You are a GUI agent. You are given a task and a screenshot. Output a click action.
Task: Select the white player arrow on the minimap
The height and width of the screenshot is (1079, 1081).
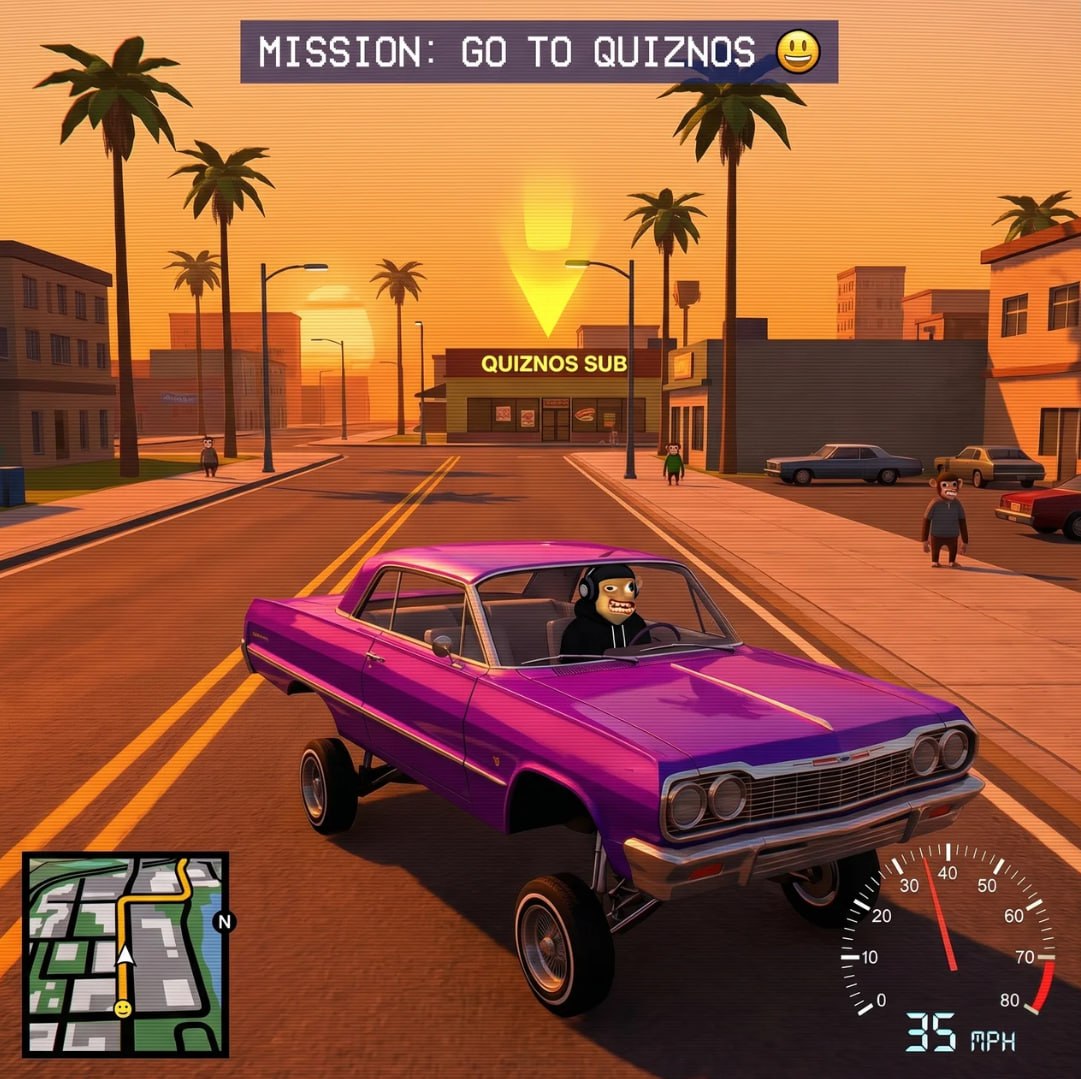pos(125,957)
